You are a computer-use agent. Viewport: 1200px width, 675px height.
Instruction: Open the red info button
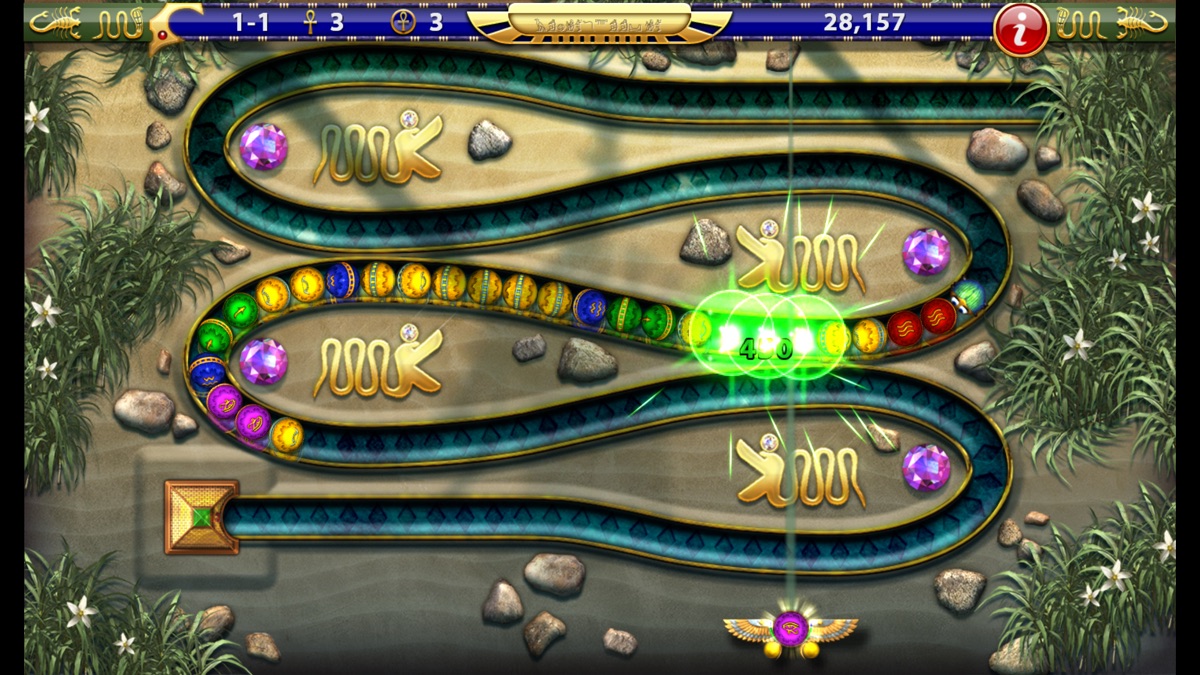[1020, 27]
